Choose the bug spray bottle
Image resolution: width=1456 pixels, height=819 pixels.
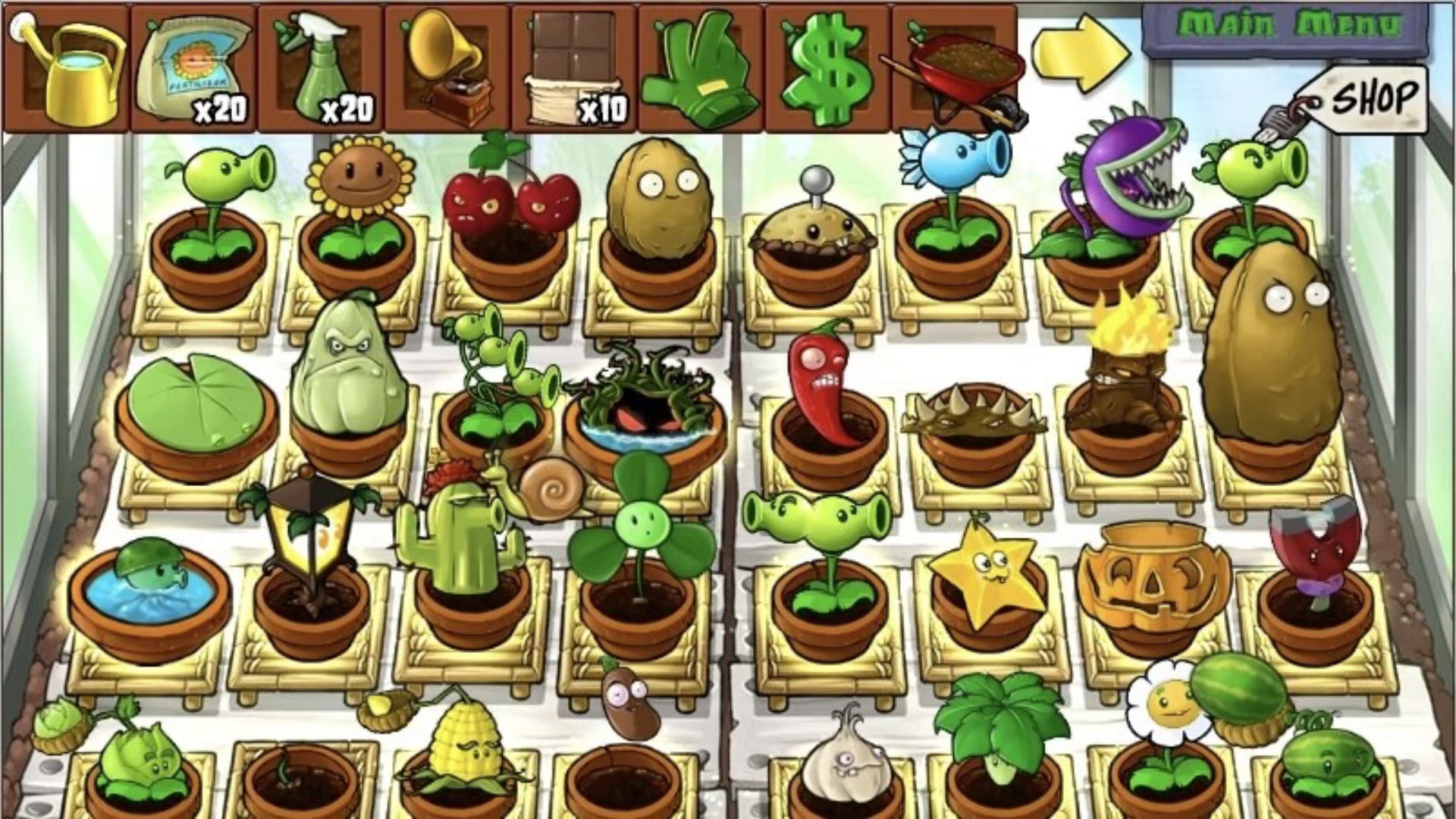[x=320, y=68]
